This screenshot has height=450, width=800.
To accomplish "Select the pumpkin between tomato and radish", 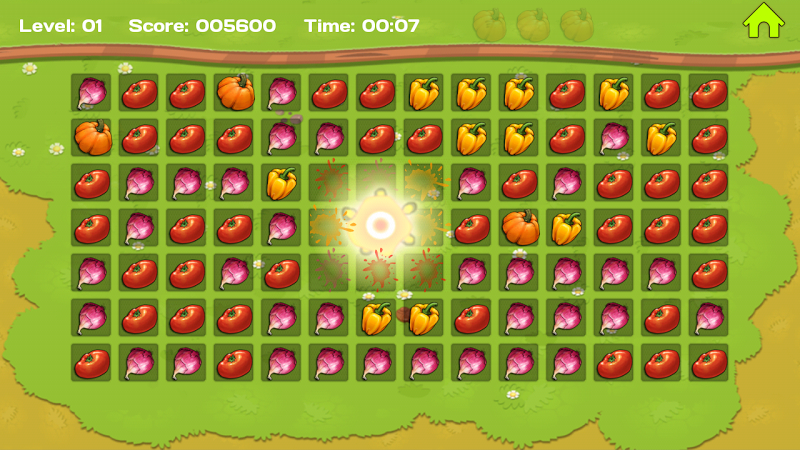I will coord(234,93).
